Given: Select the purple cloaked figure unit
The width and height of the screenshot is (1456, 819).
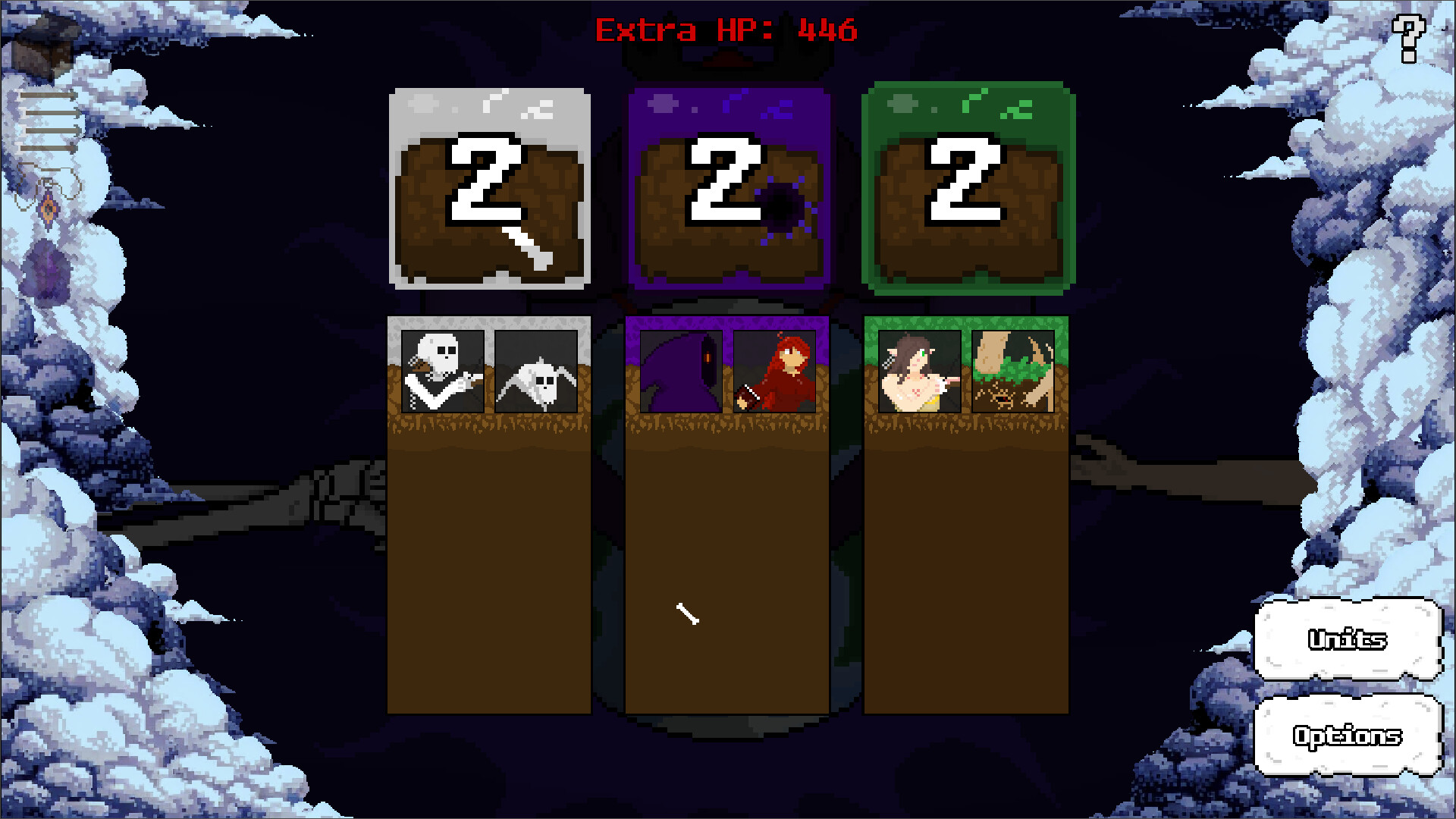Looking at the screenshot, I should click(681, 370).
